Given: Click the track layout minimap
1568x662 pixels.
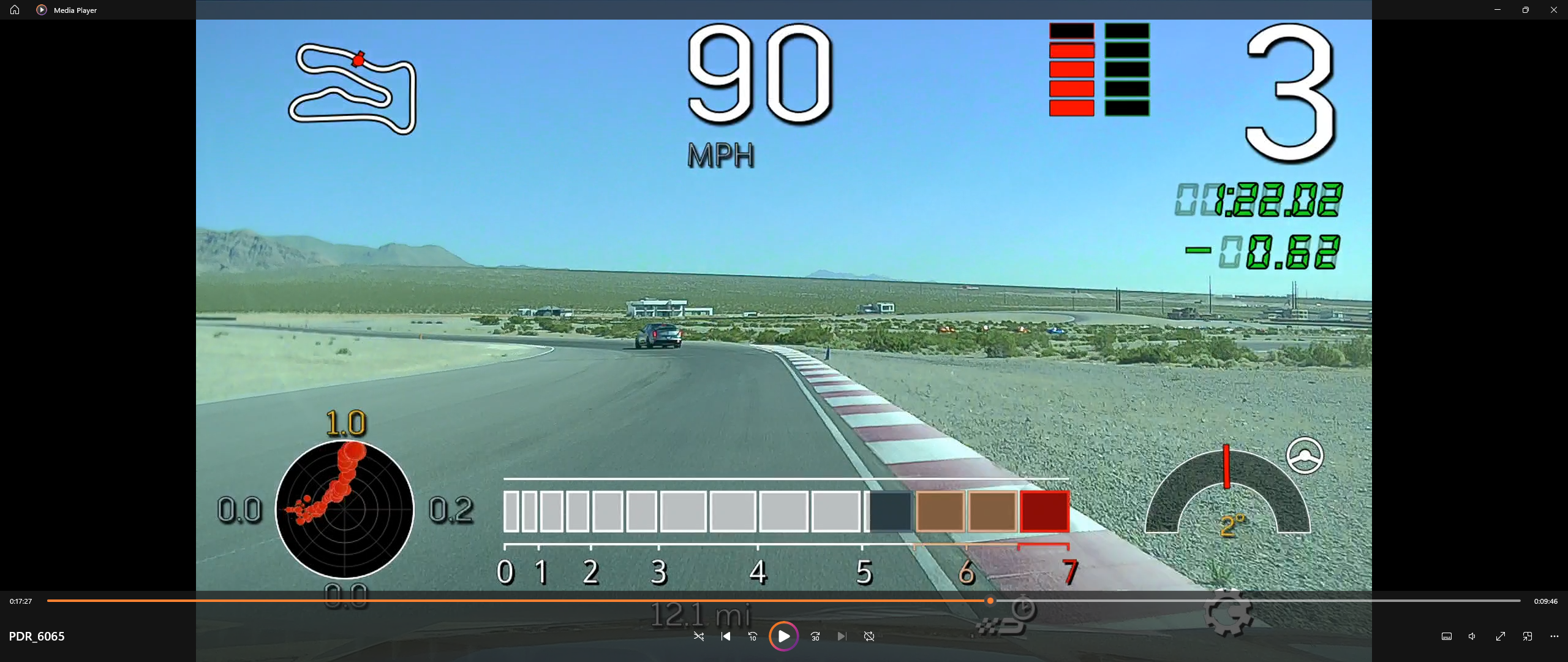Looking at the screenshot, I should [353, 89].
